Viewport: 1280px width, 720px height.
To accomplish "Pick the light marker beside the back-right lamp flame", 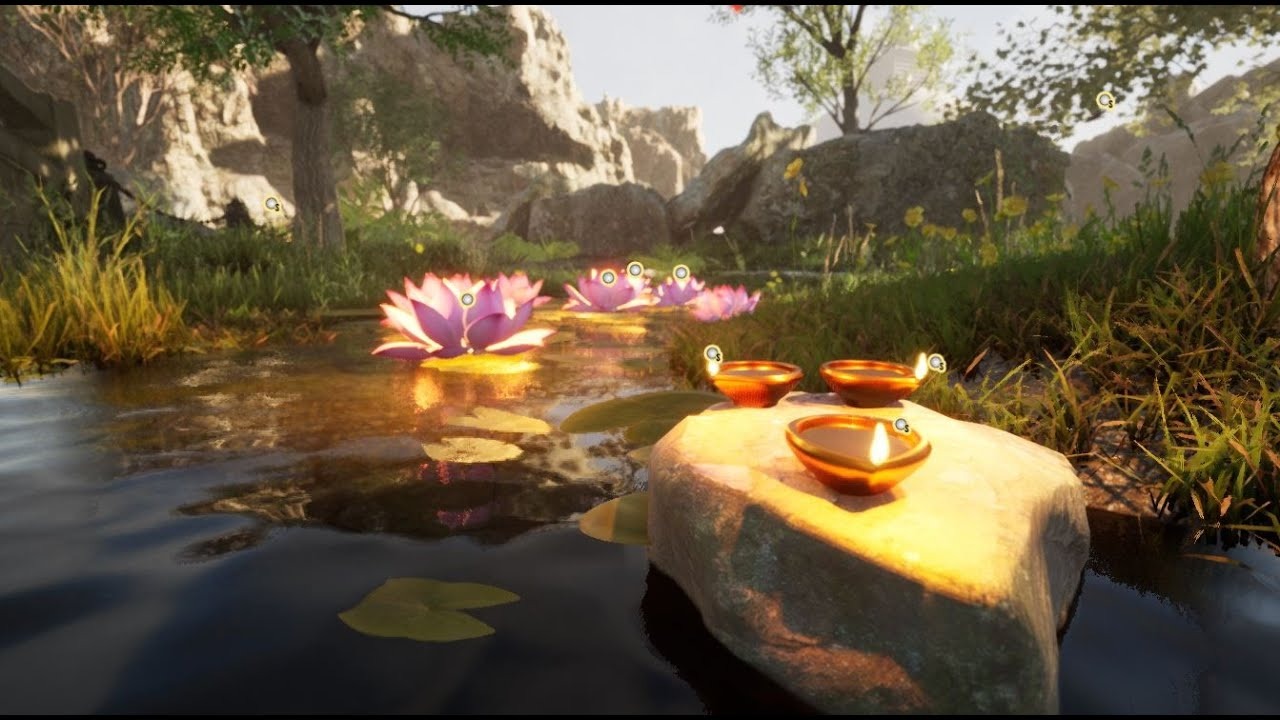I will [936, 363].
